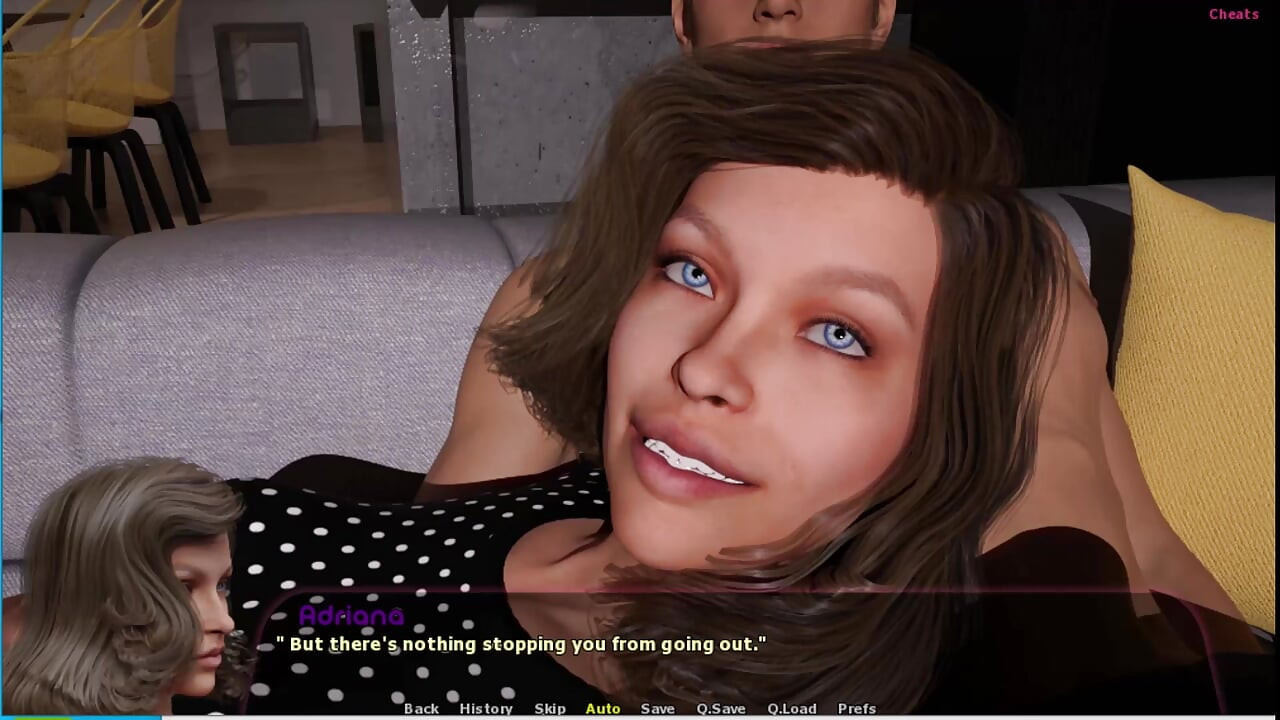Select Adriana's name label
The height and width of the screenshot is (720, 1280).
[x=354, y=616]
